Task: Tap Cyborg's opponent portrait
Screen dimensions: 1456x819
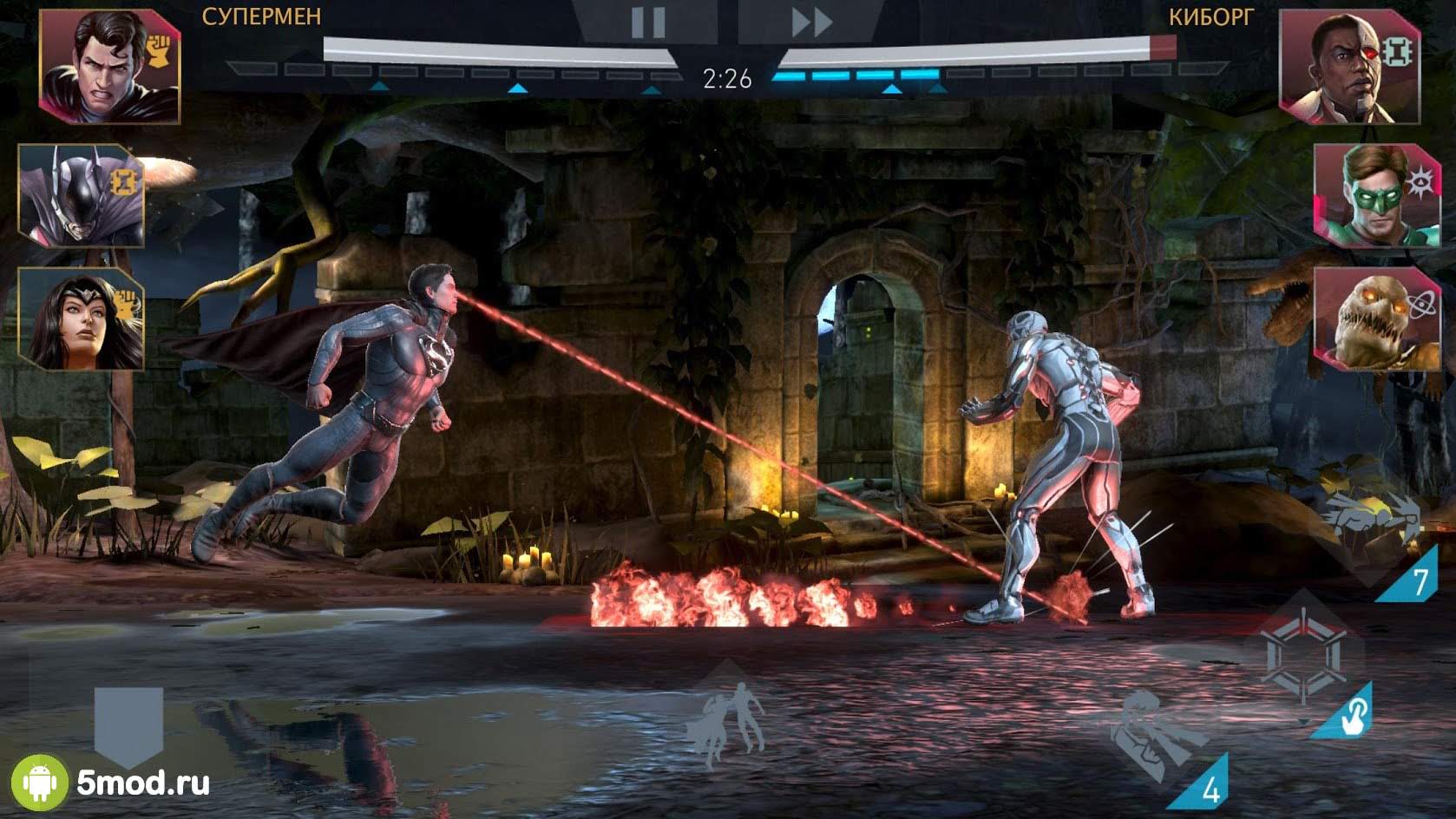Action: [x=1348, y=67]
